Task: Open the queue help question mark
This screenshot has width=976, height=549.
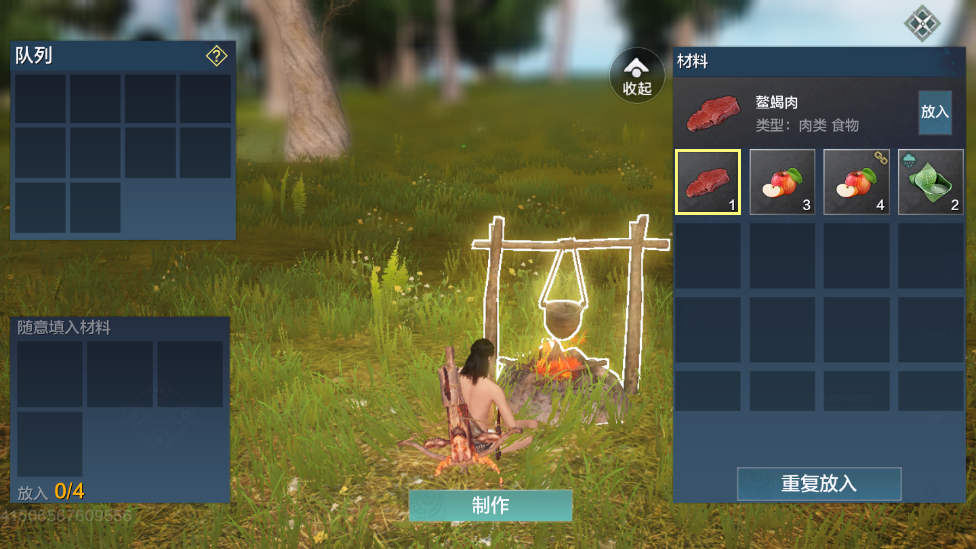Action: tap(216, 56)
